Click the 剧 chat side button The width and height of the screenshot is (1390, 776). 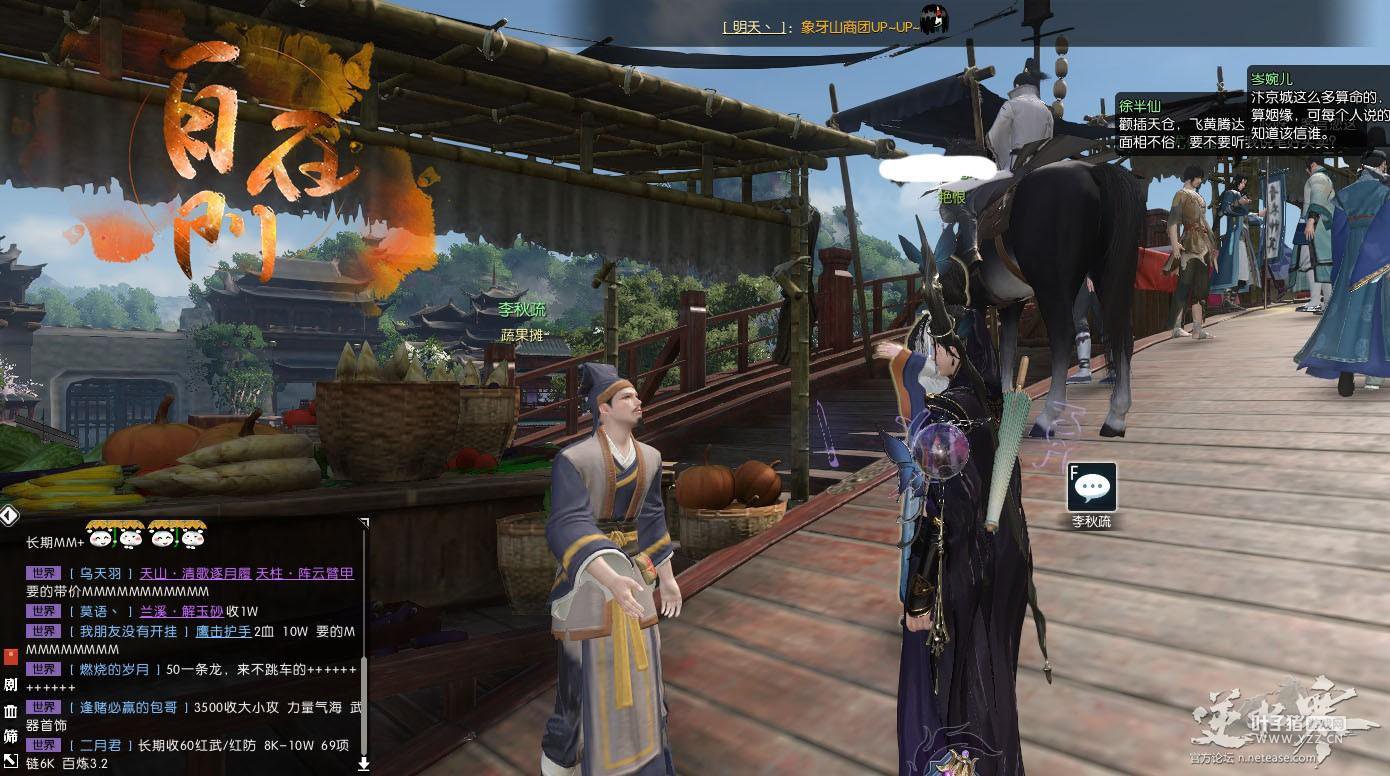10,685
